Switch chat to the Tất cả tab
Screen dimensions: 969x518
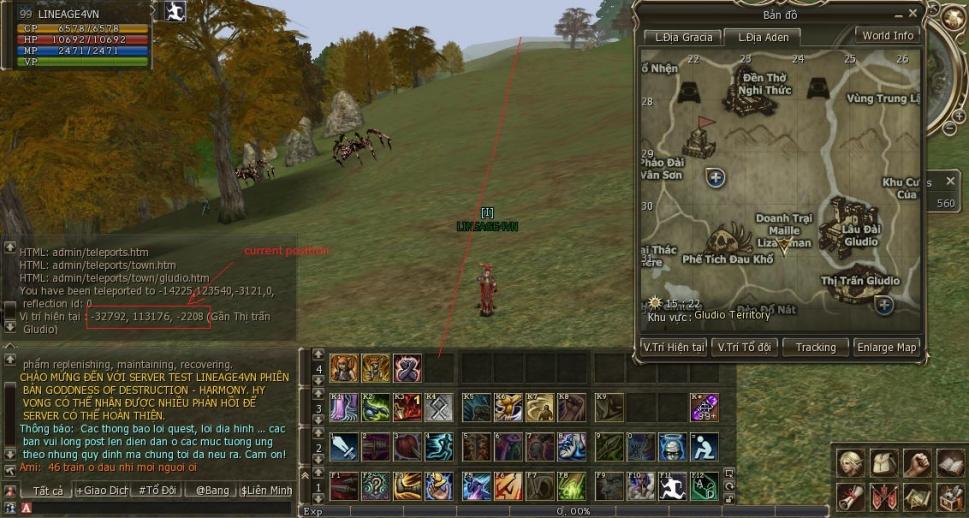tap(48, 491)
